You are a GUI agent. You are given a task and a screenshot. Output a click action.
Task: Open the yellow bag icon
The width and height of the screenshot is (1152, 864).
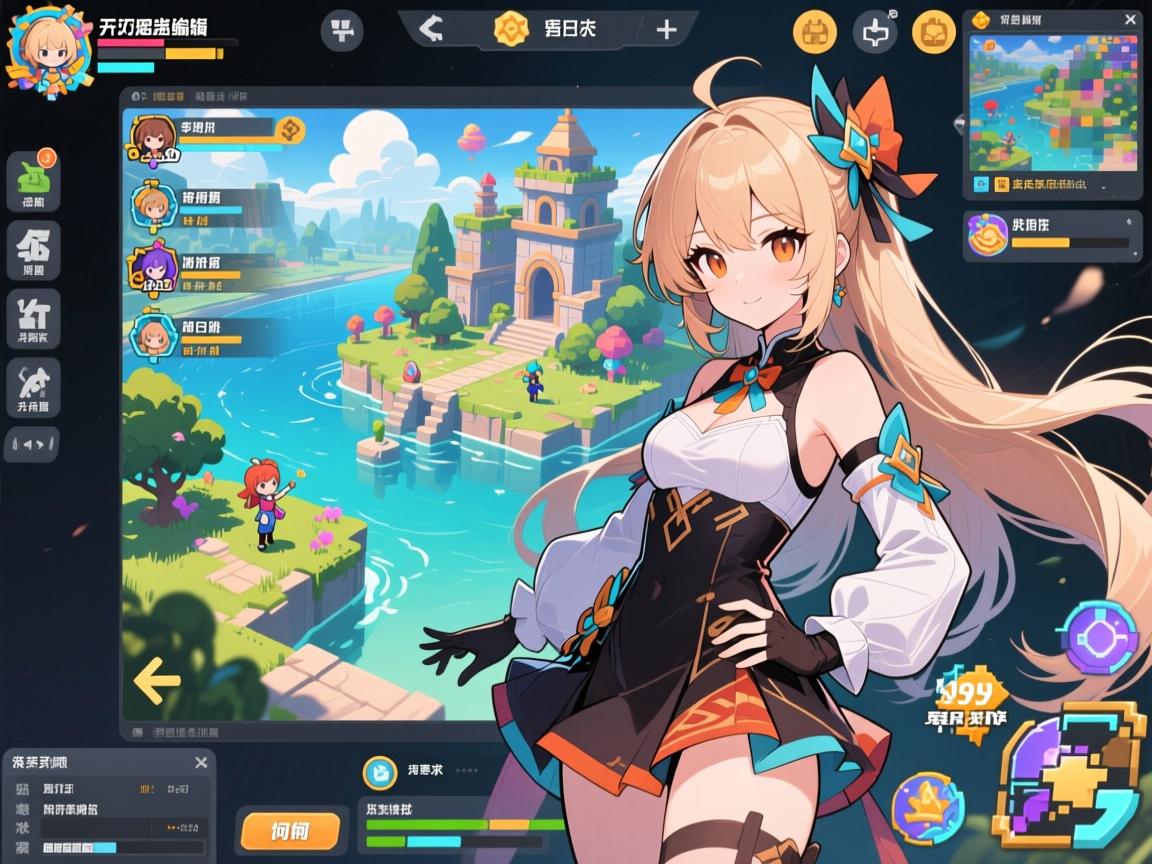934,32
